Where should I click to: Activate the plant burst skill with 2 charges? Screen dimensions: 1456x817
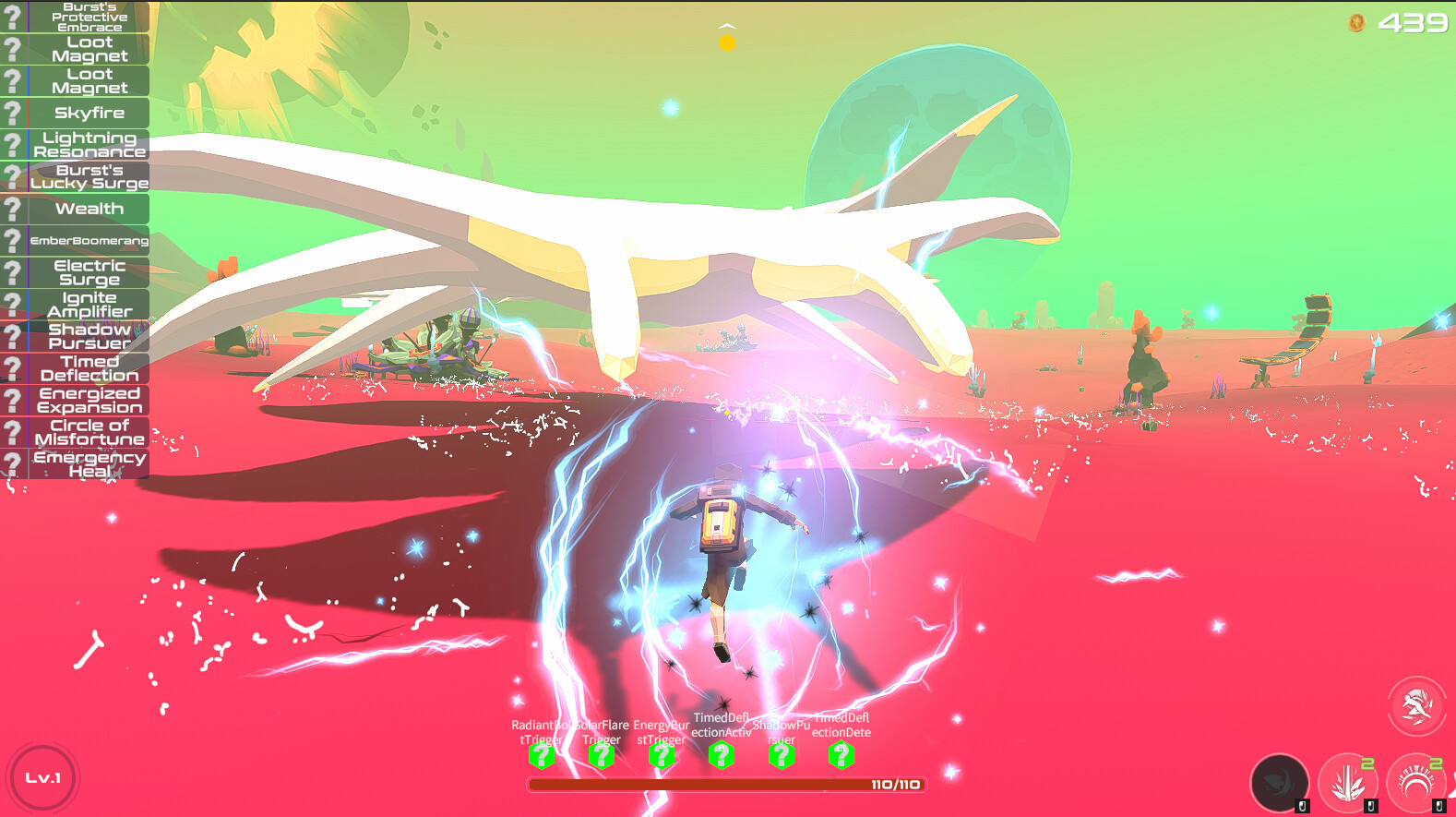tap(1350, 782)
